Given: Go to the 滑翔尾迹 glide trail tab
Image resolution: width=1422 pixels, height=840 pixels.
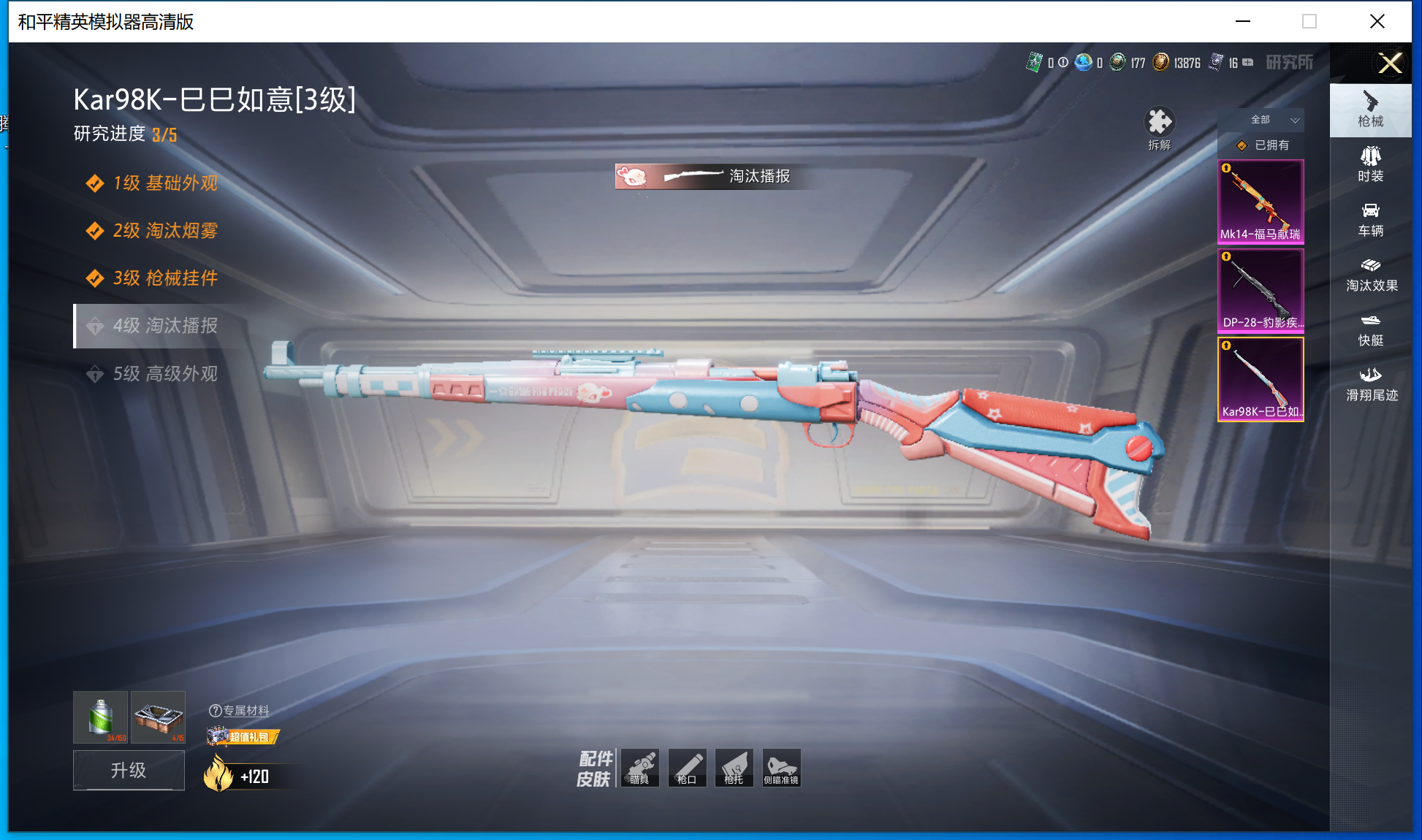Looking at the screenshot, I should (x=1371, y=384).
